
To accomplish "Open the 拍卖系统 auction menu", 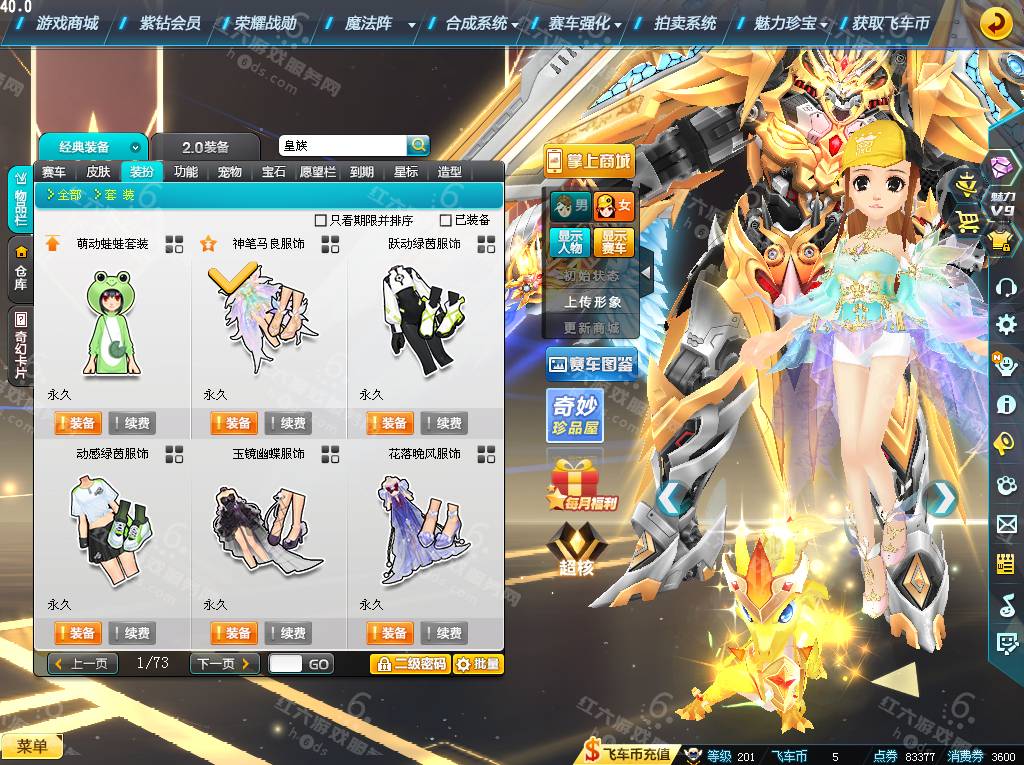I will [685, 23].
